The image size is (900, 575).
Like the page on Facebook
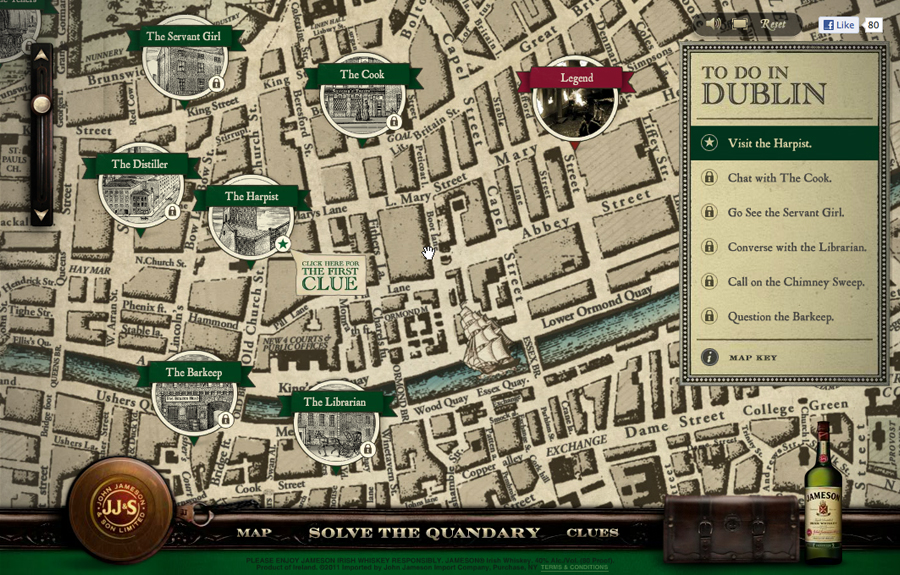tap(838, 25)
